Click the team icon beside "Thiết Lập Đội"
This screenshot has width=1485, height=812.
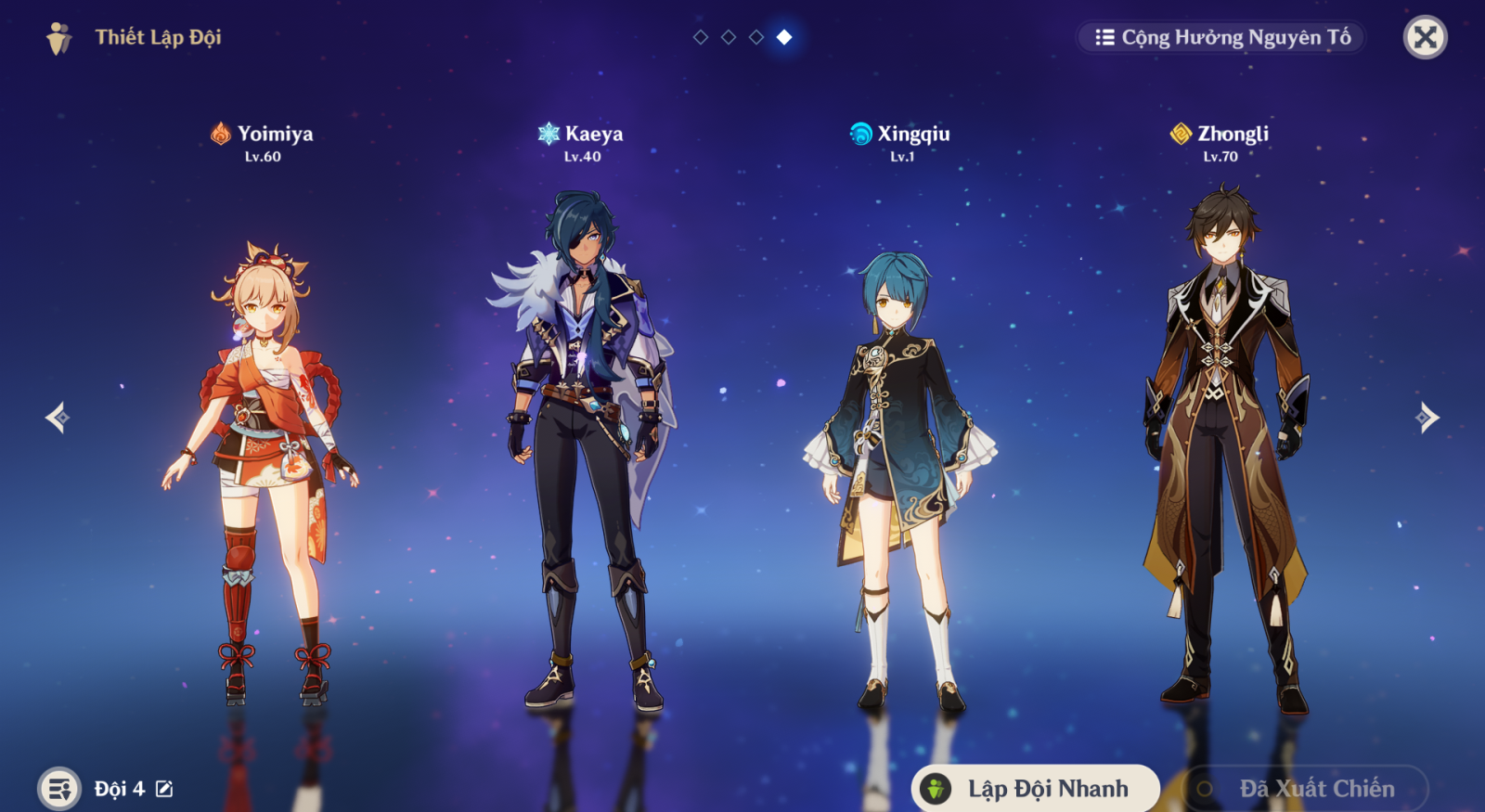58,38
